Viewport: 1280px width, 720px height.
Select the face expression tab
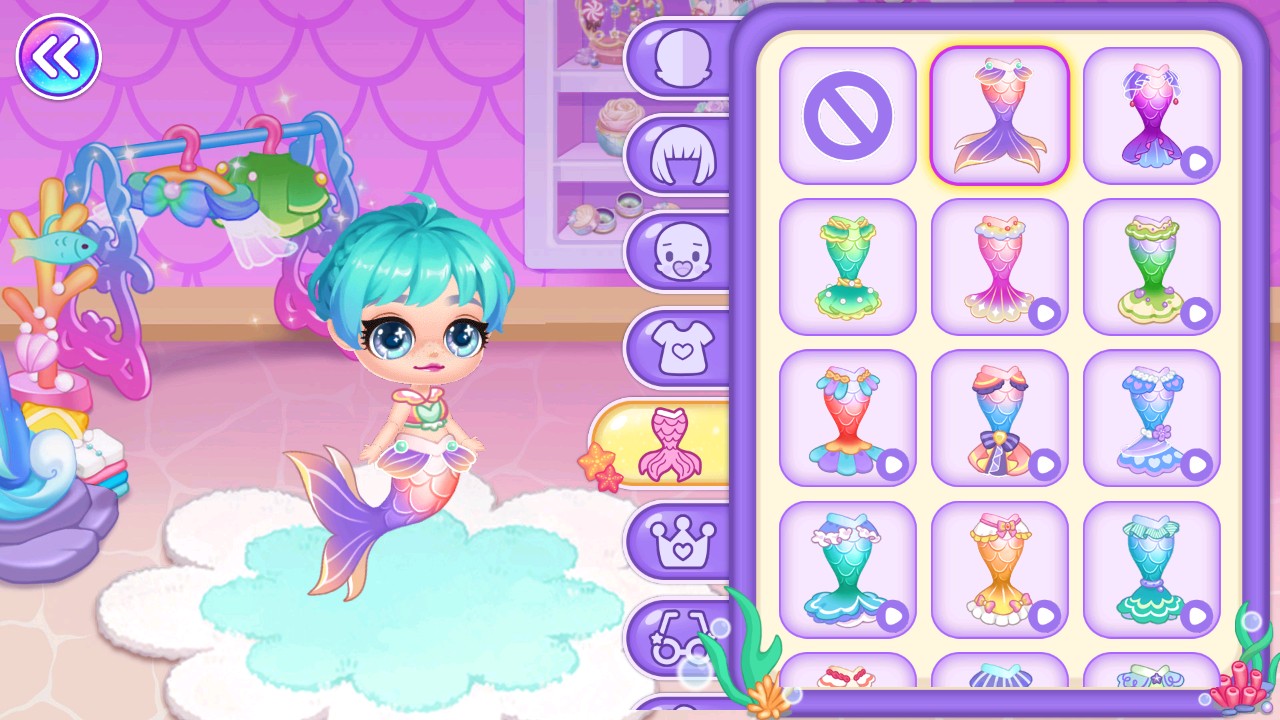(682, 251)
